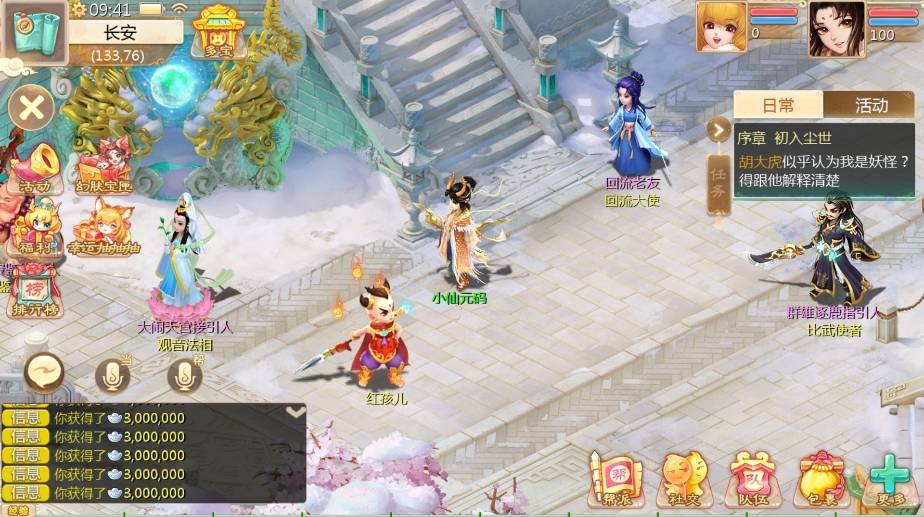The height and width of the screenshot is (517, 924).
Task: Switch to the 活动 activity tab
Action: 869,104
